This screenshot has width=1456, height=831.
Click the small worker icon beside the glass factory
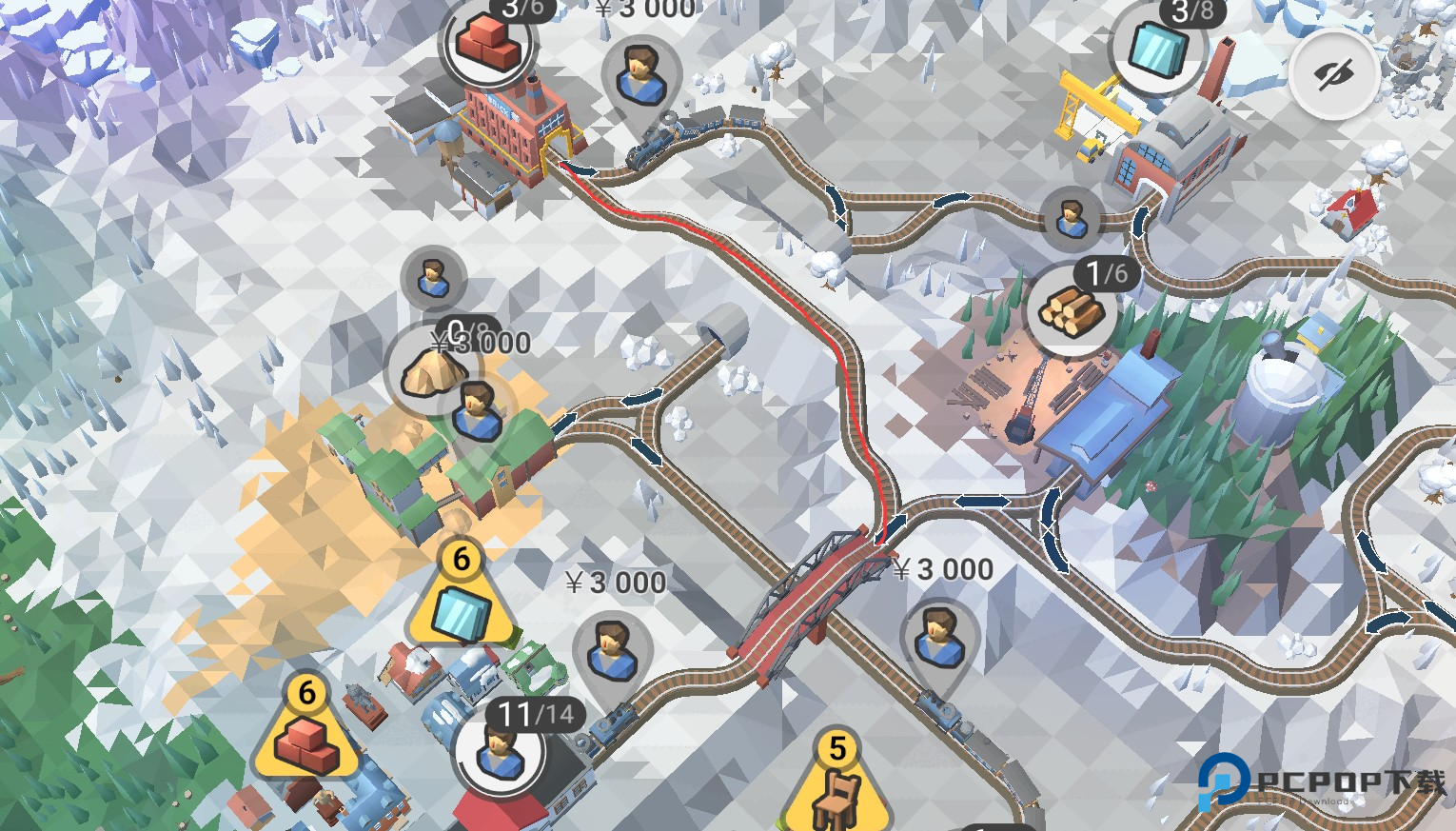click(x=1072, y=218)
